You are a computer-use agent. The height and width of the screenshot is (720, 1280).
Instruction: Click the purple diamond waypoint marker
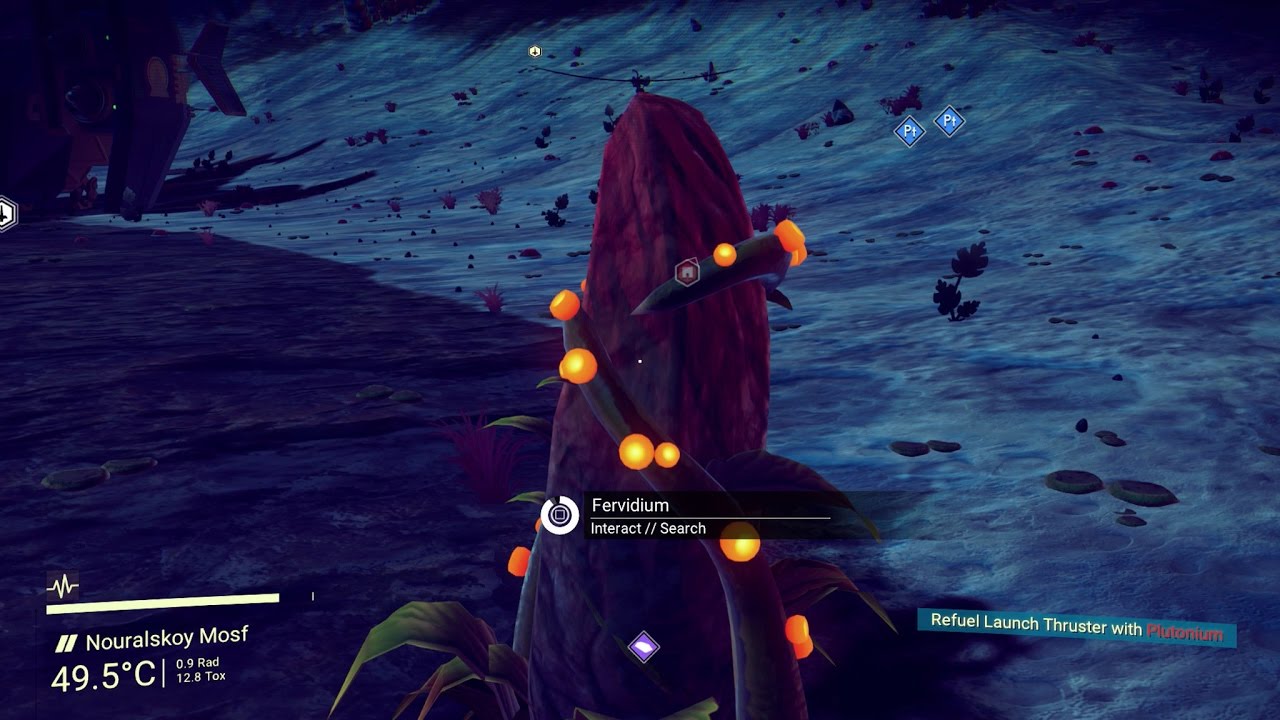click(644, 647)
